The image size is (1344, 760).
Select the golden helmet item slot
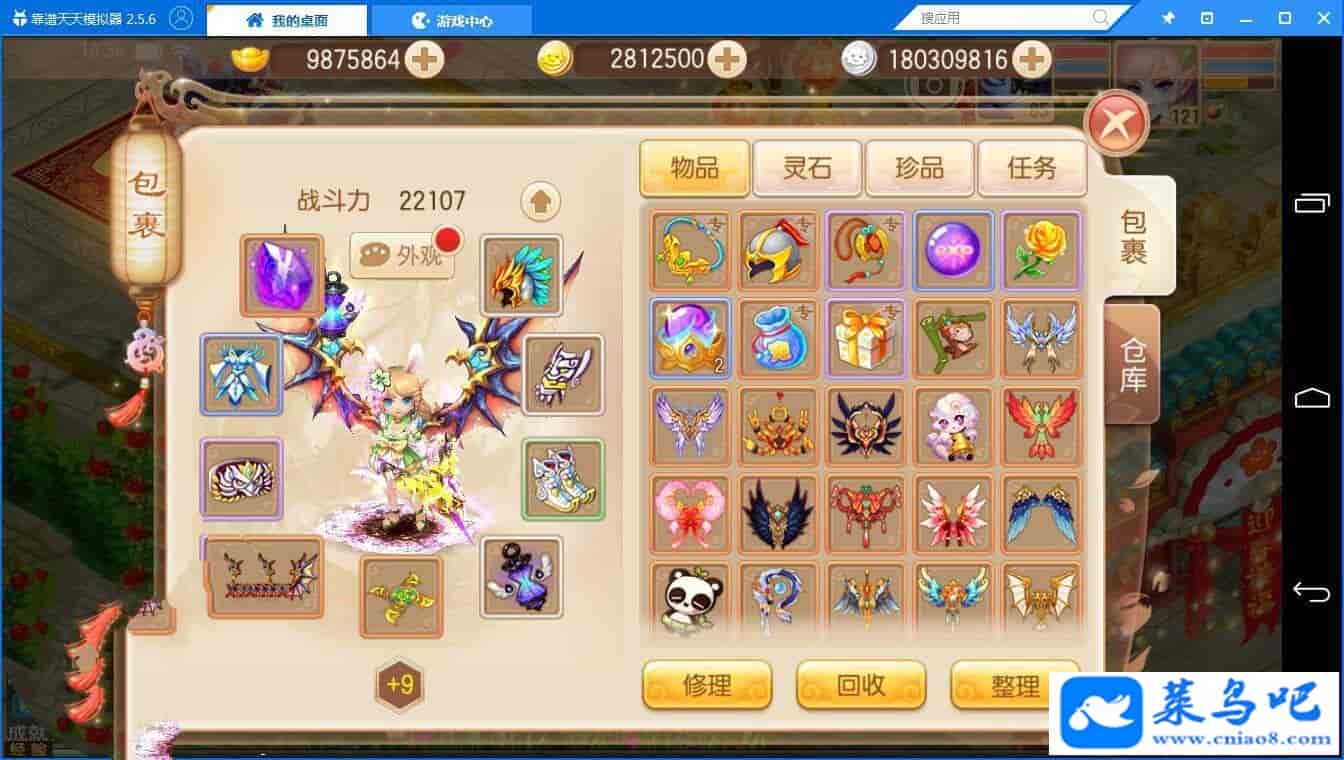click(778, 250)
